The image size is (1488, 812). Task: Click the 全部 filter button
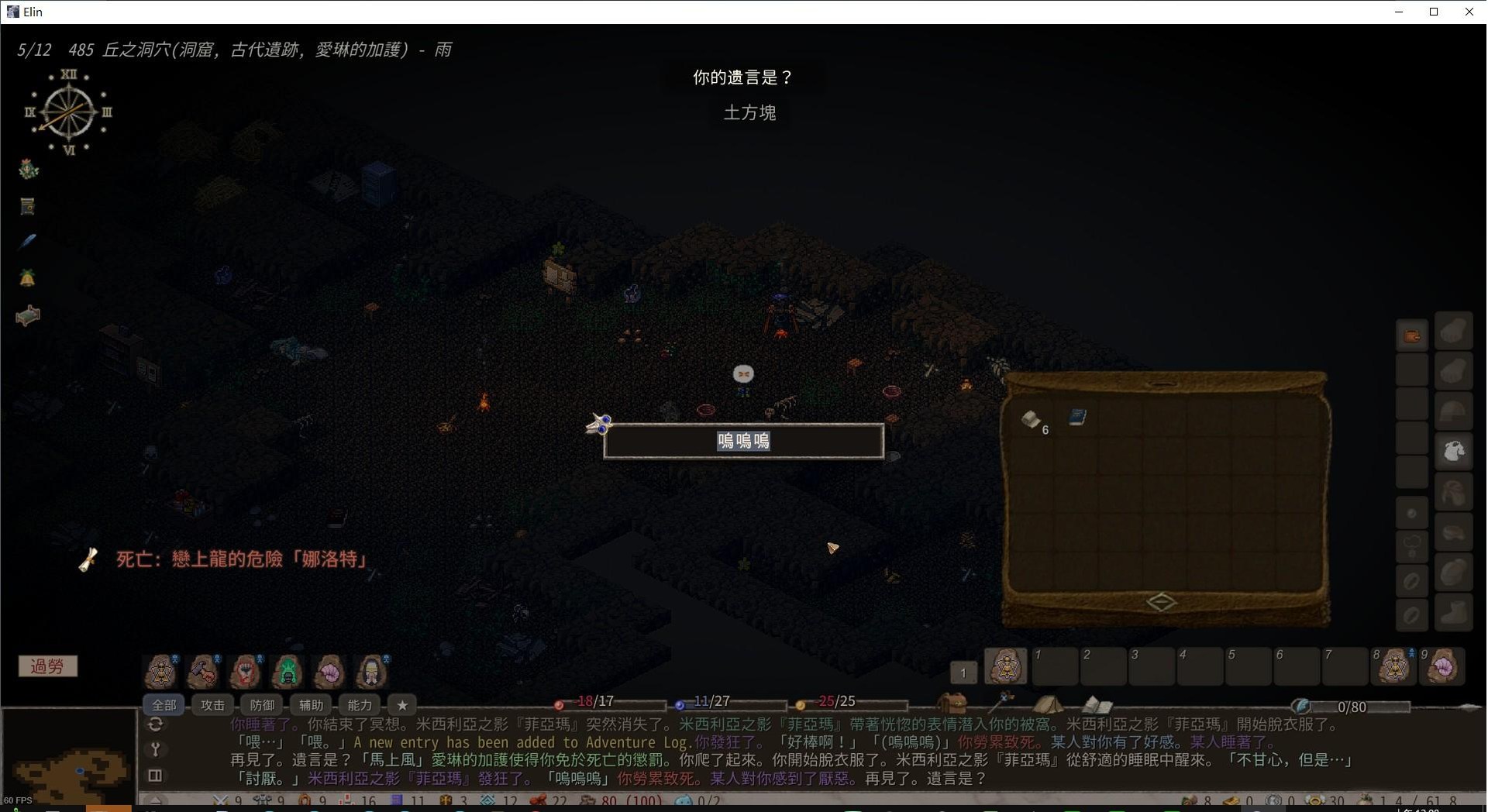point(164,705)
